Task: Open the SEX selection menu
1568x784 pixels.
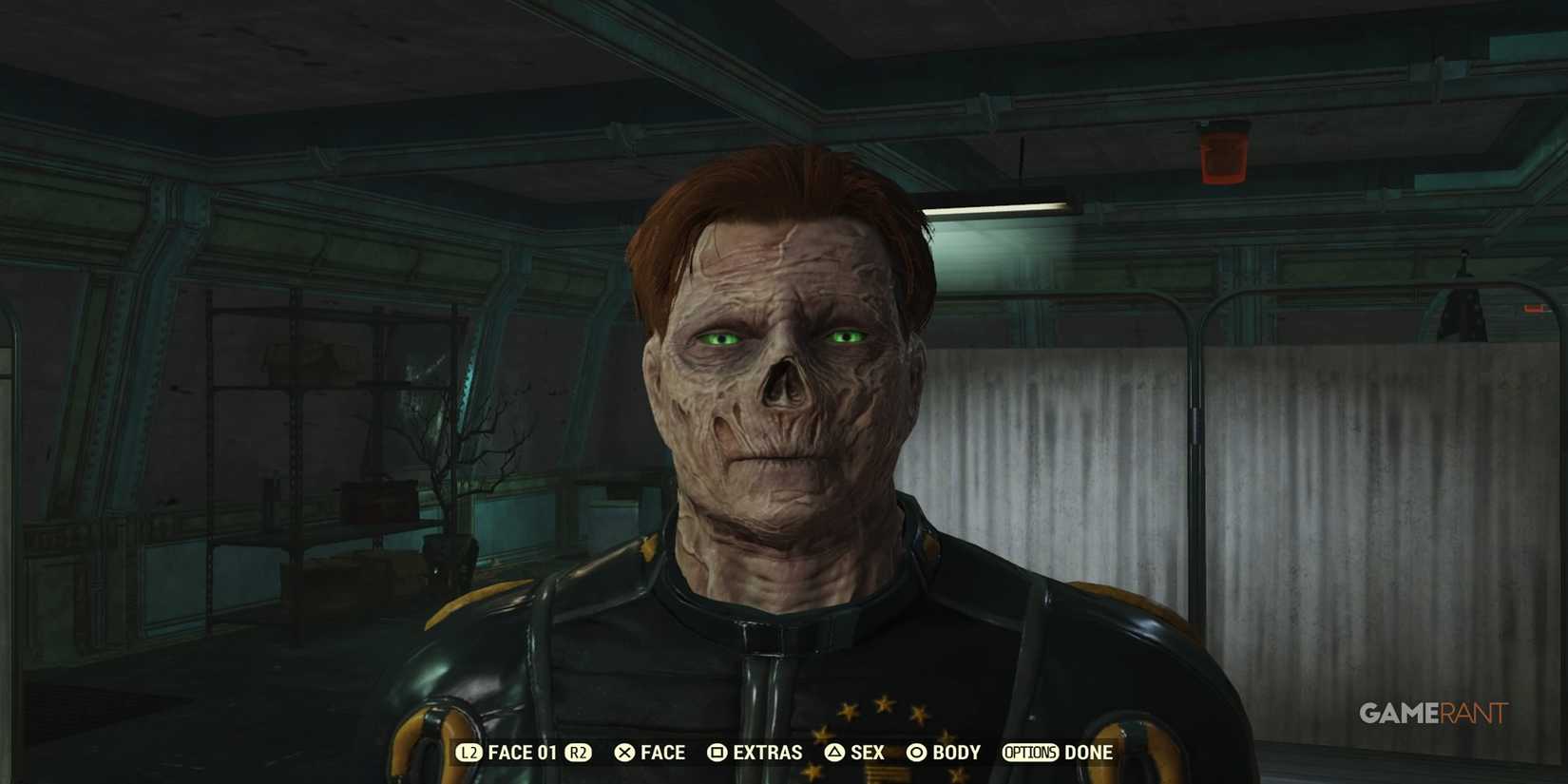Action: 867,752
